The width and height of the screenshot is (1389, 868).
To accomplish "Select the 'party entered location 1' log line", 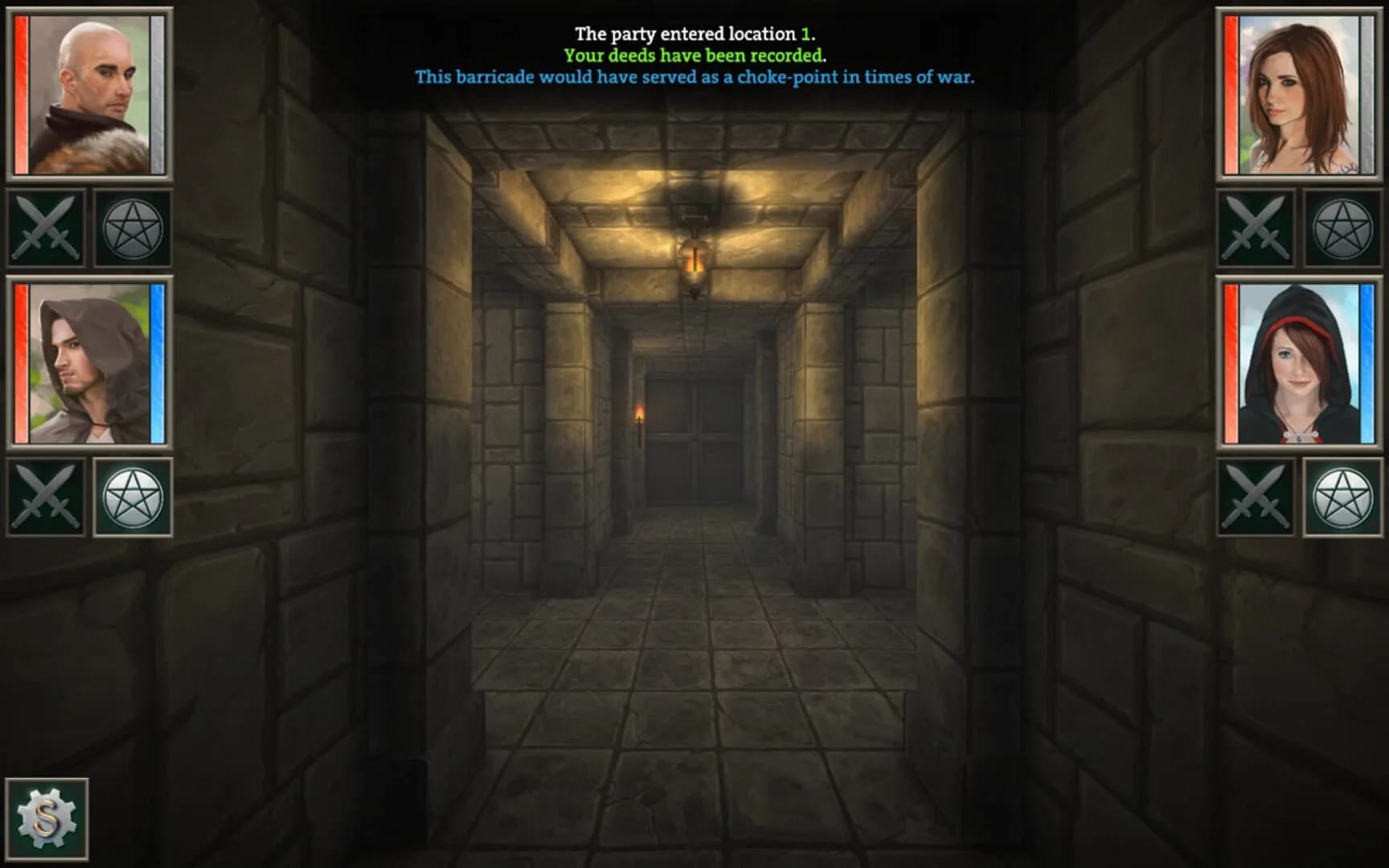I will click(x=694, y=34).
